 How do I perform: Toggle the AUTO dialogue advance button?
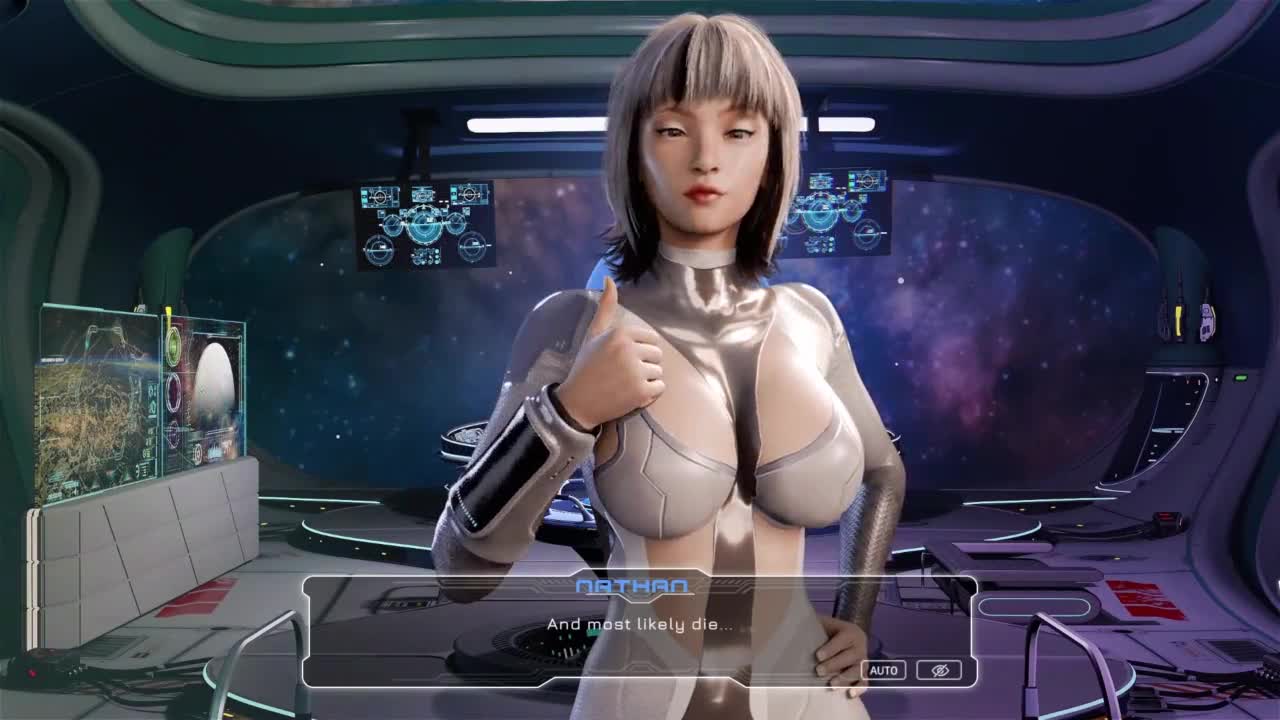tap(883, 670)
